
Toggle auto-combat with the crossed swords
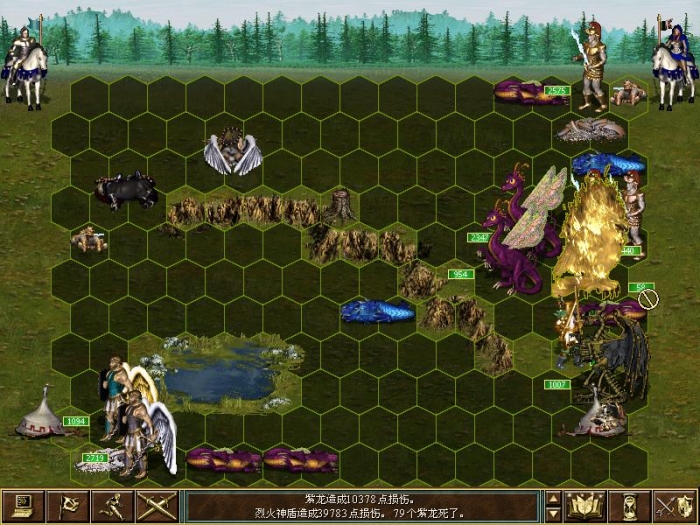coord(157,506)
